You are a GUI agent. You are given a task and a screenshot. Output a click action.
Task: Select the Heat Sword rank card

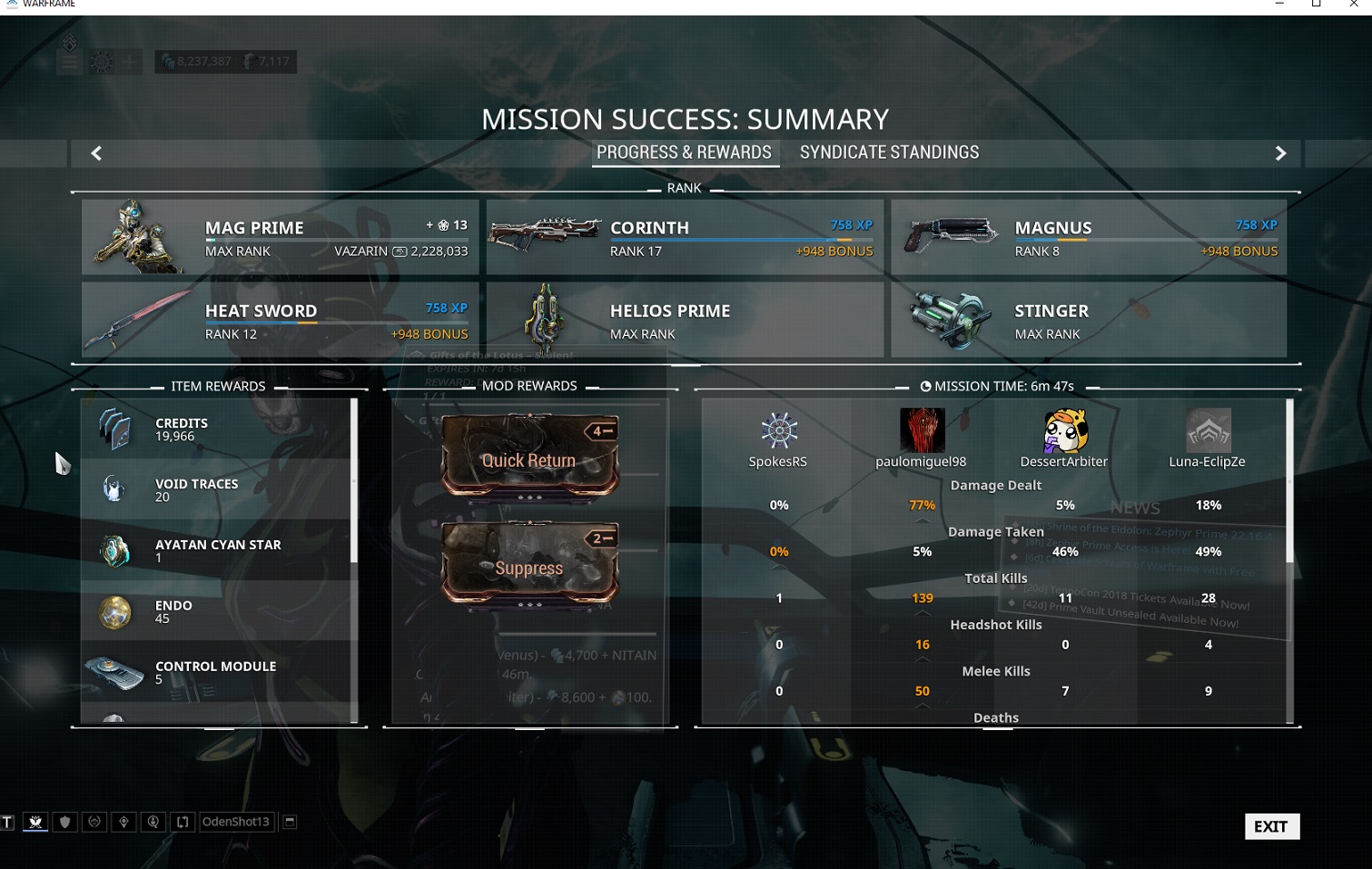[280, 320]
